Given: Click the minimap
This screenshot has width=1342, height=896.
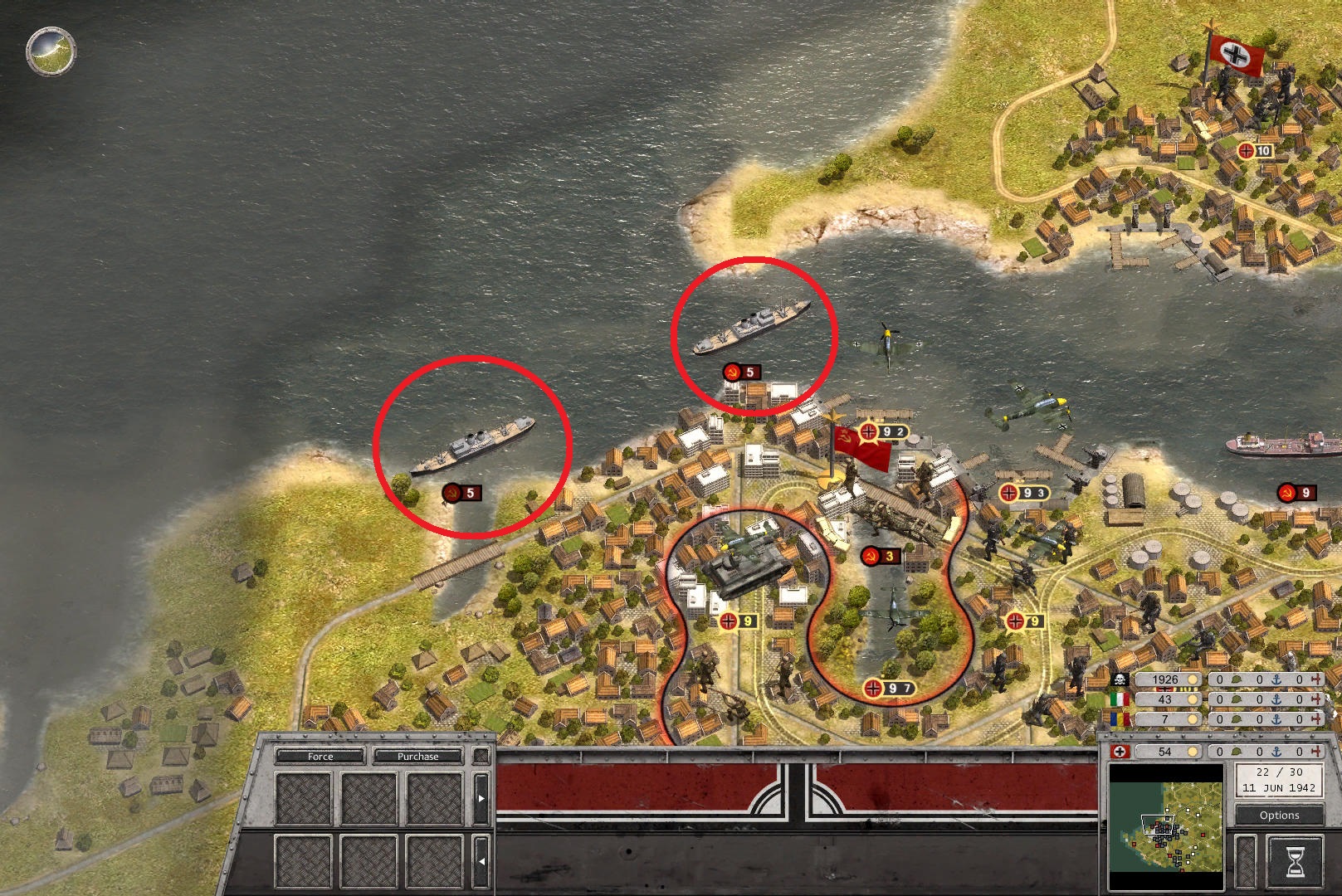Looking at the screenshot, I should tap(1166, 827).
